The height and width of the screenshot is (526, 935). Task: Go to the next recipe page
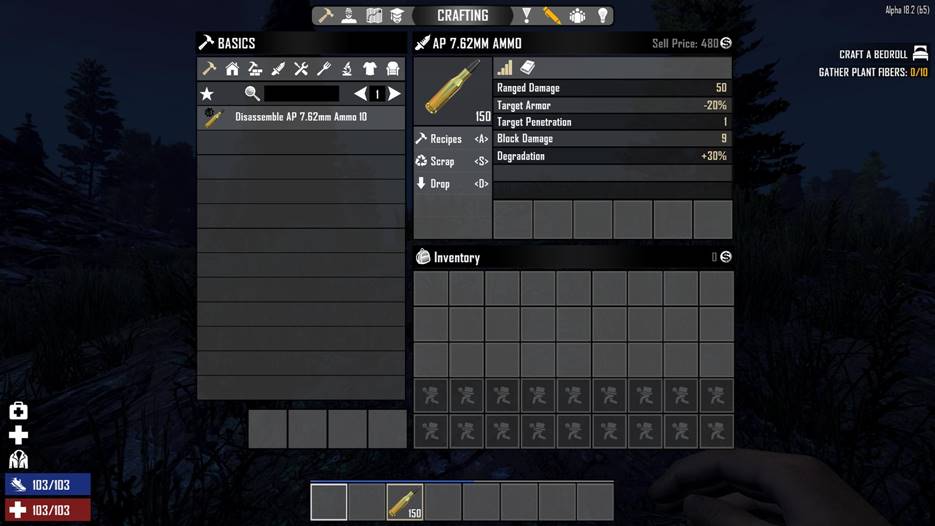pyautogui.click(x=395, y=94)
